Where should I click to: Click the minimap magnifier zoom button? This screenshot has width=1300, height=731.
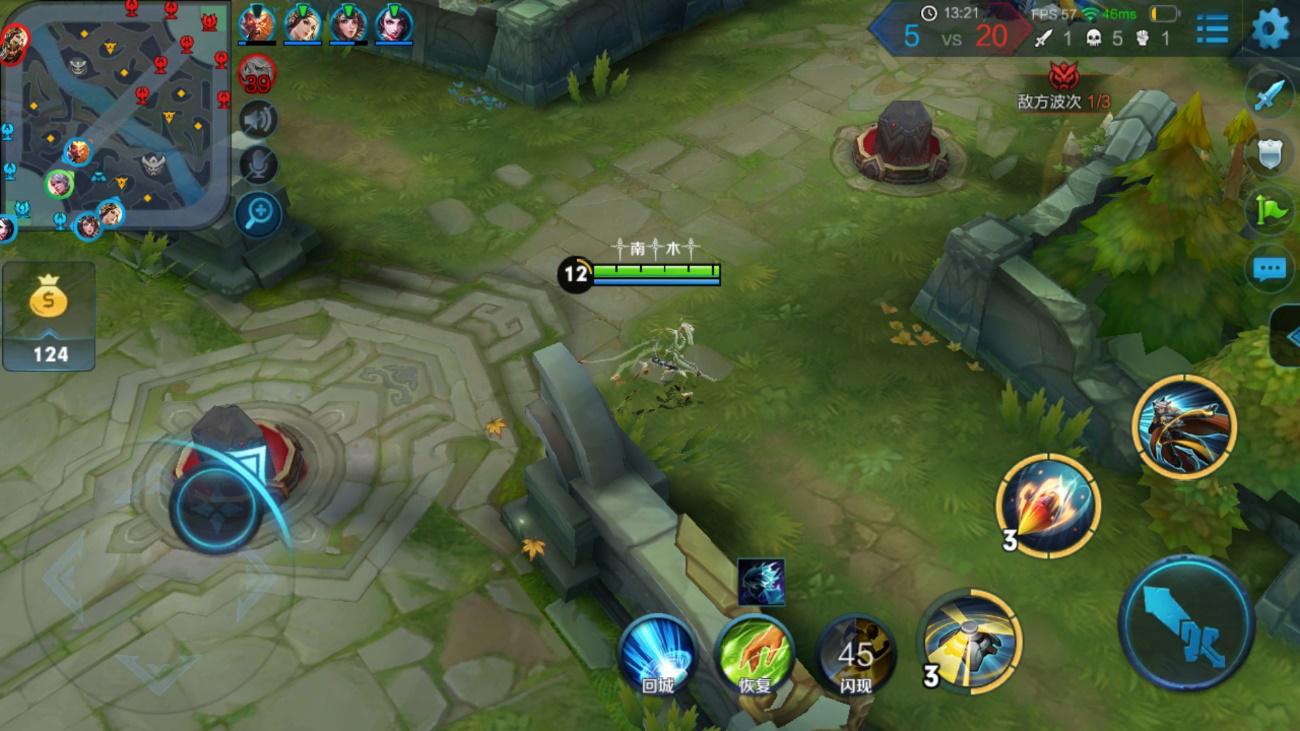tap(258, 213)
